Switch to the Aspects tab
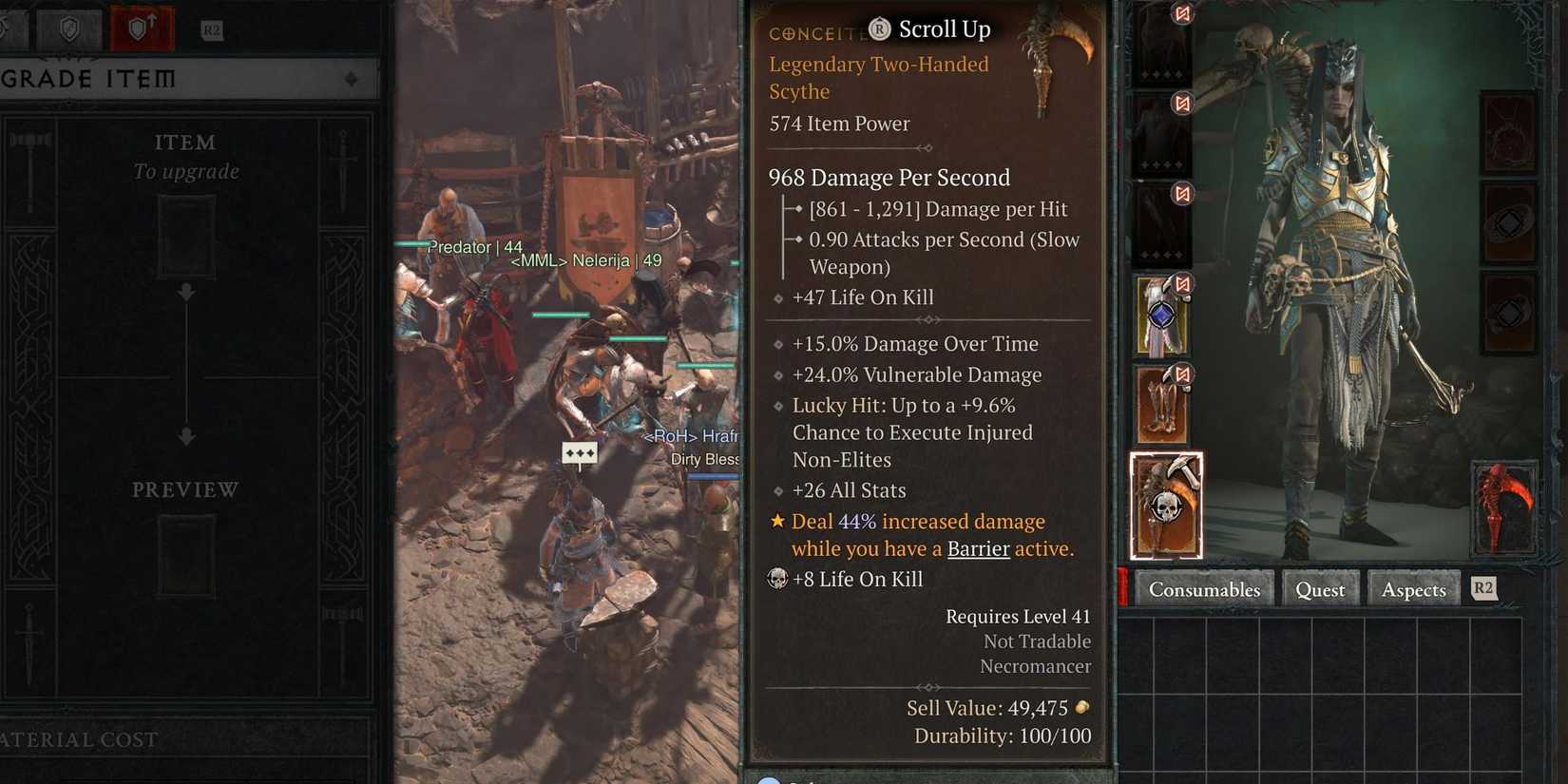This screenshot has height=784, width=1568. [1413, 589]
